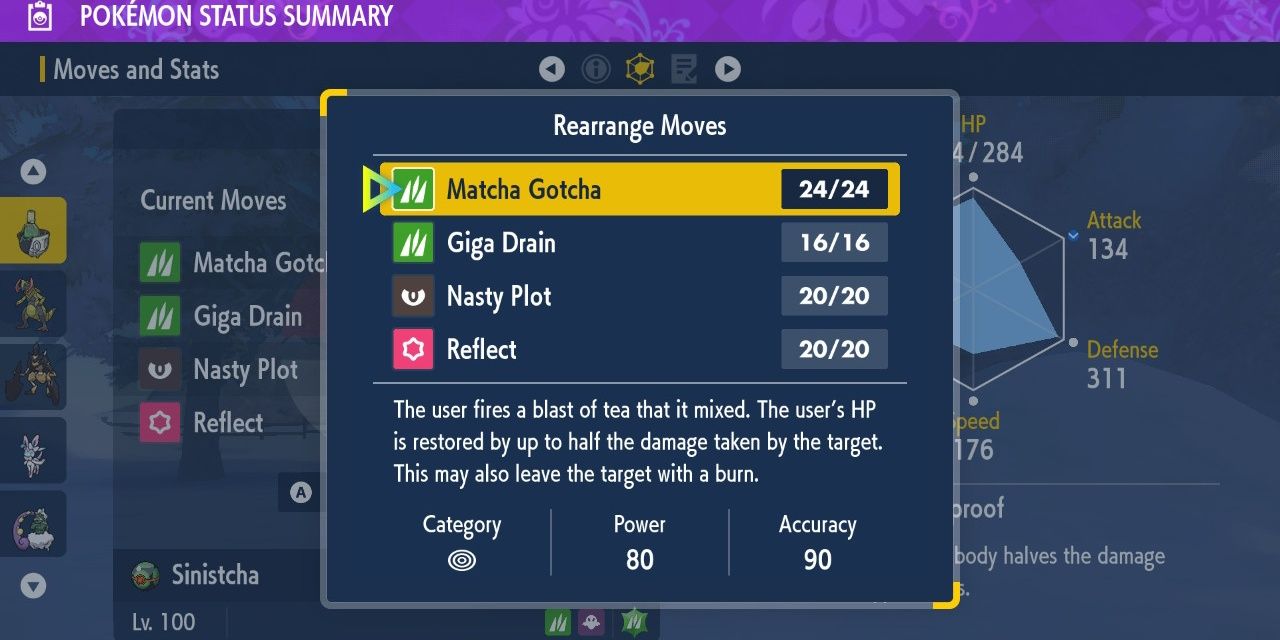Screen dimensions: 1280x640
Task: Select the third party Pokémon thumbnail
Action: (x=33, y=377)
